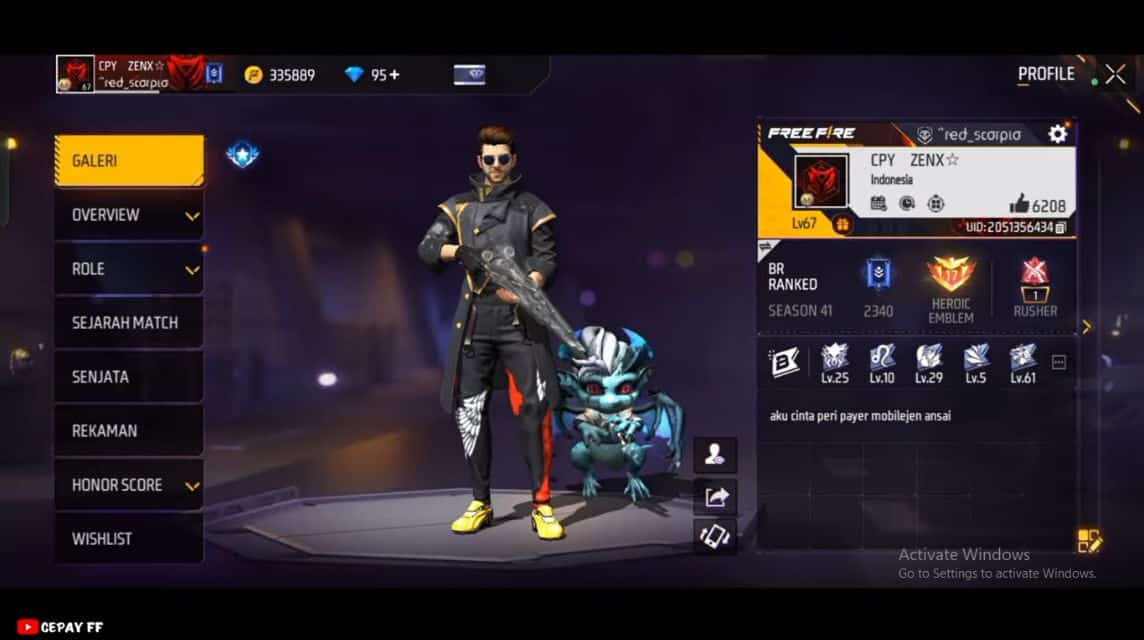Click the share arrow button
The width and height of the screenshot is (1144, 640).
715,496
